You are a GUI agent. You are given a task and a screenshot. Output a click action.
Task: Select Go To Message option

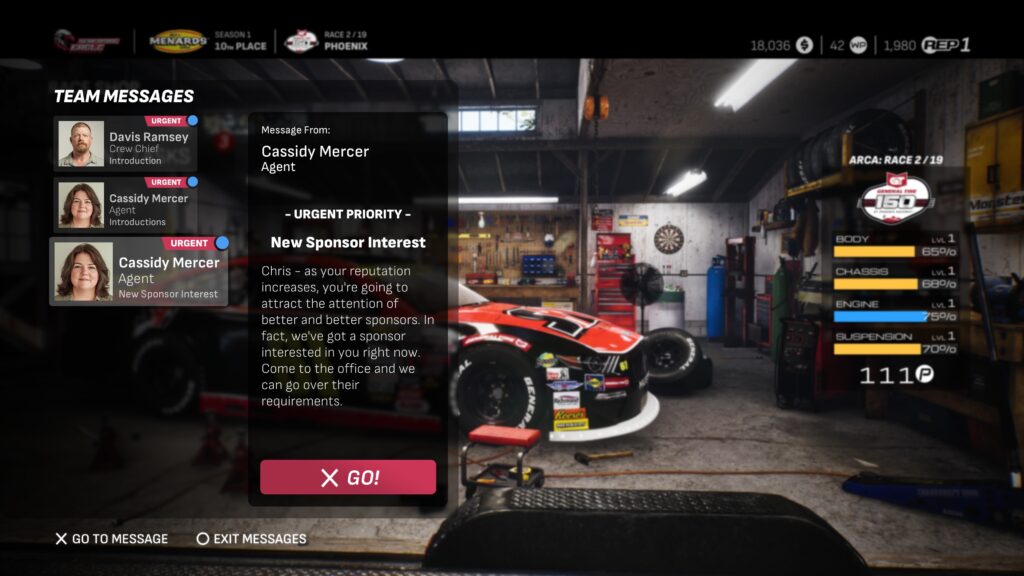click(x=112, y=539)
